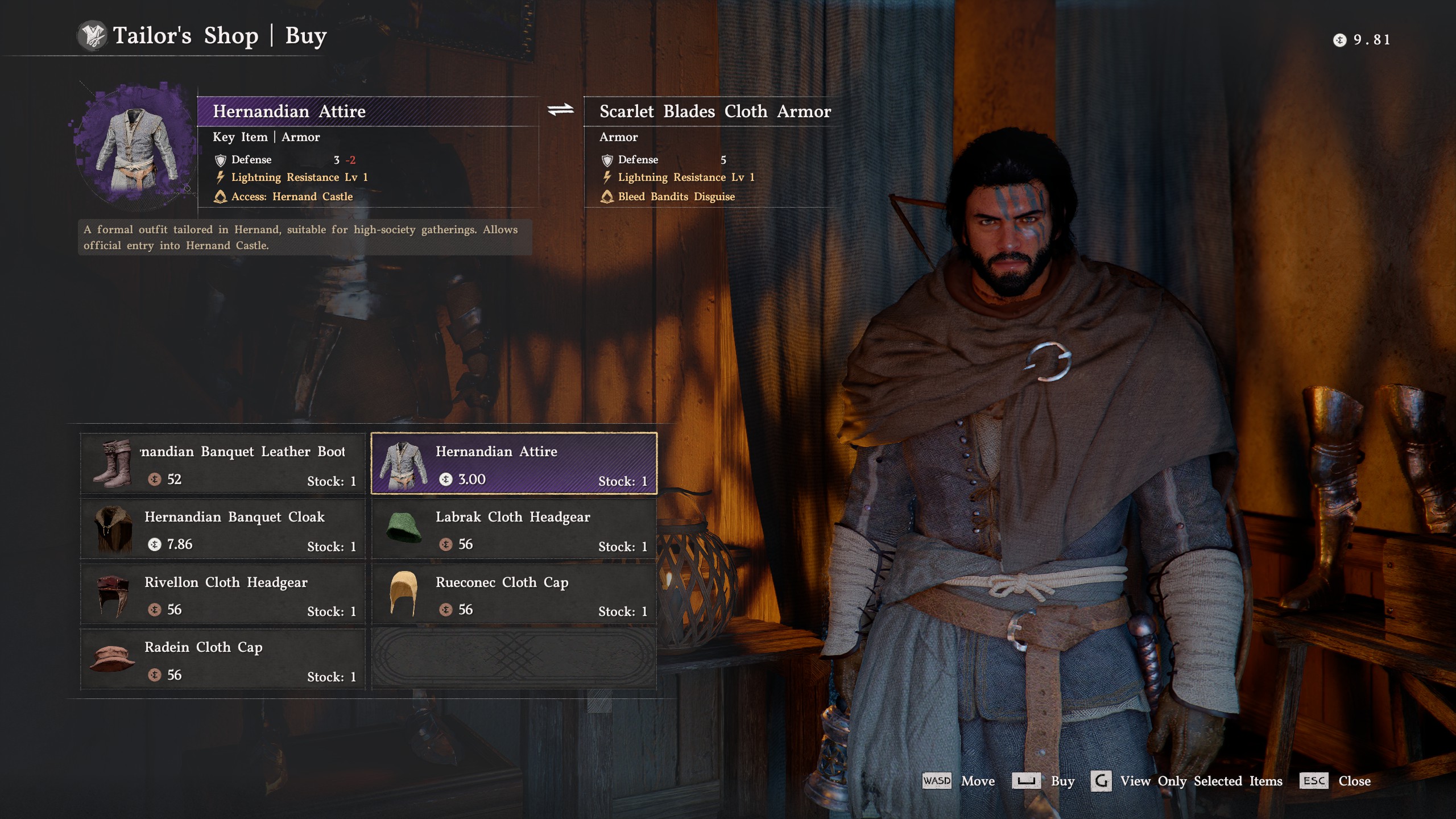Select the Hernandian Banquet Cloak listing
The image size is (1456, 819).
(x=222, y=529)
